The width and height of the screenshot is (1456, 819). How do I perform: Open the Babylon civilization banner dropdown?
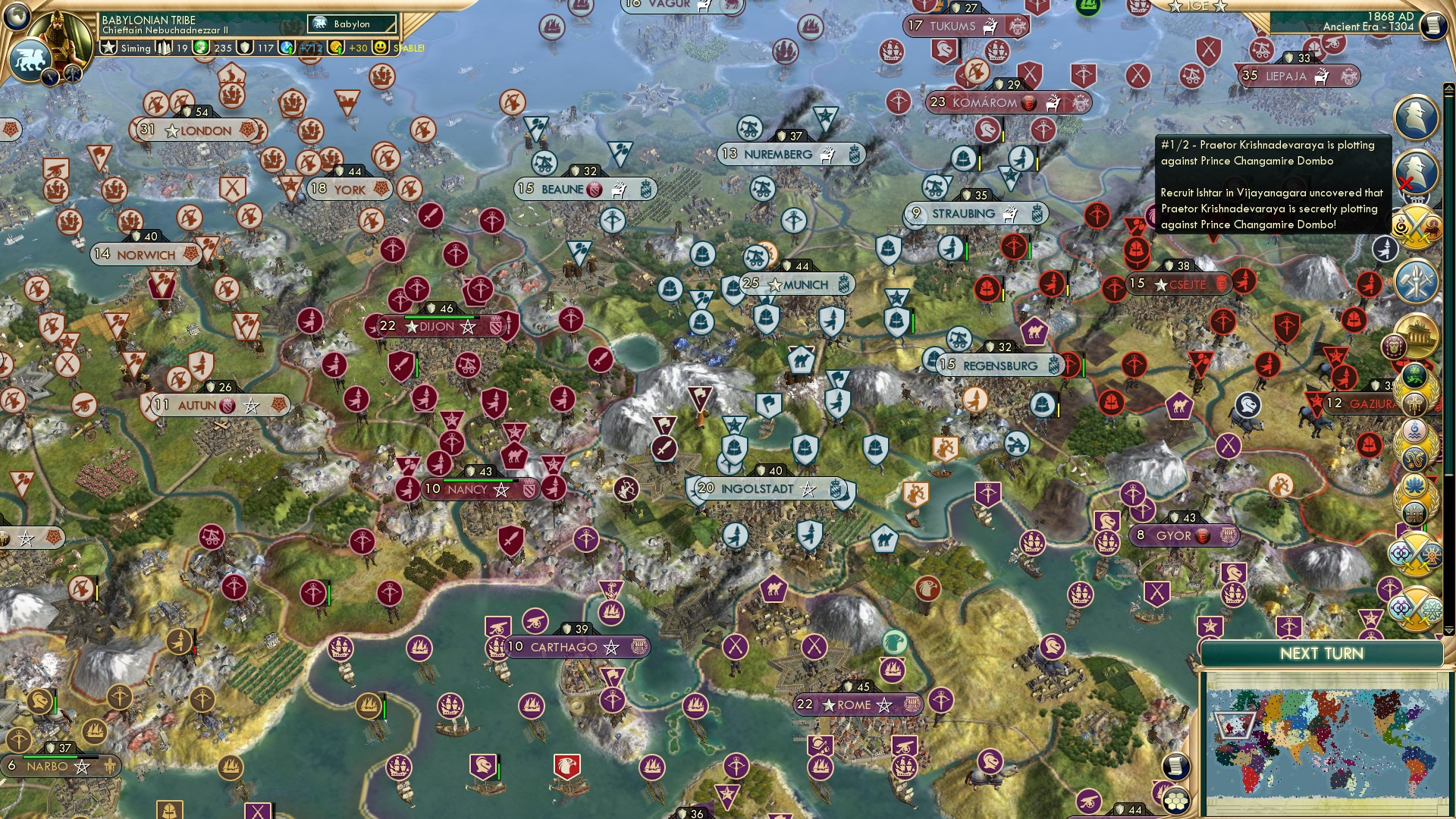point(350,24)
